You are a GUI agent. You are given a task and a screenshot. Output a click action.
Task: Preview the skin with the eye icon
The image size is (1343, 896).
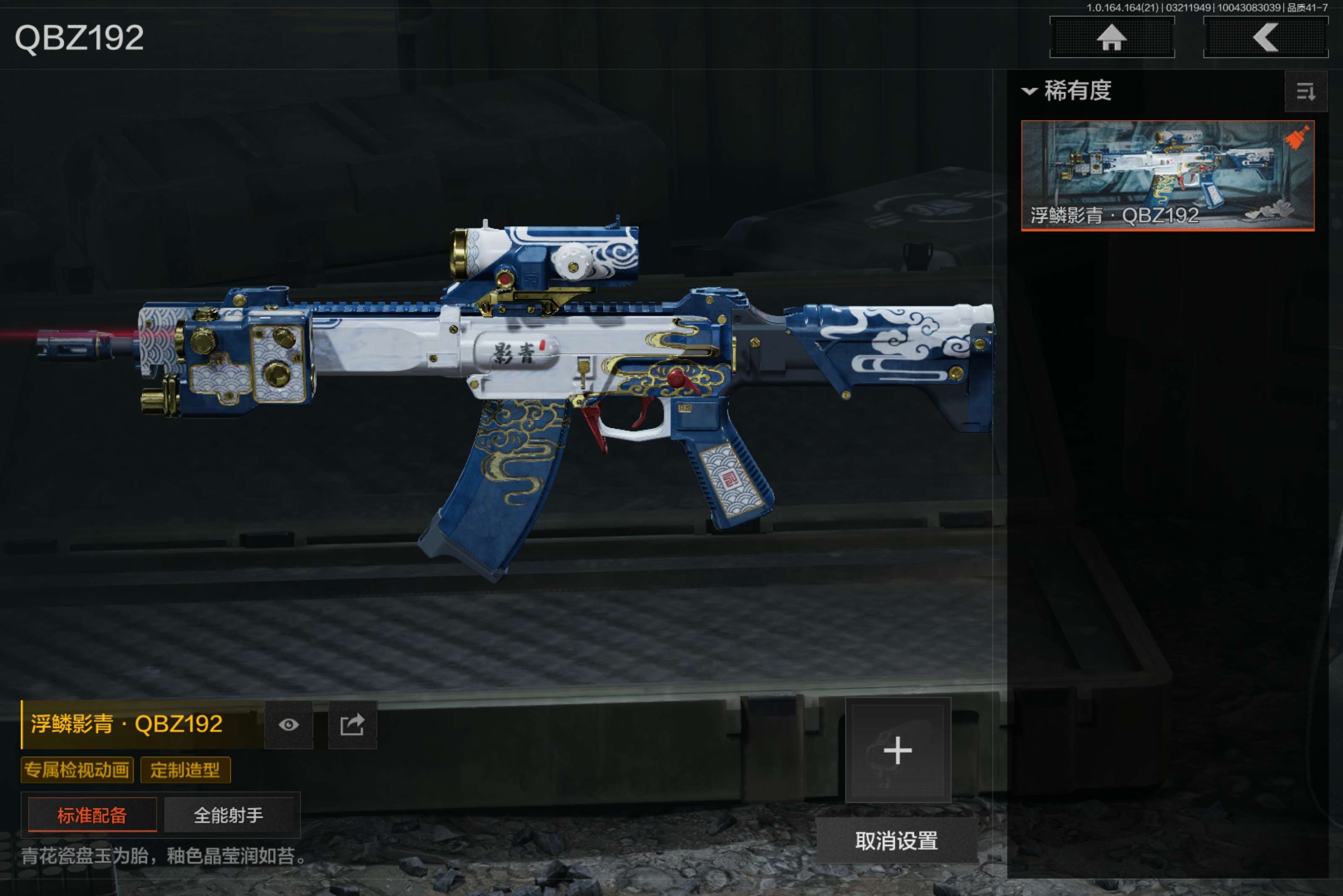289,724
